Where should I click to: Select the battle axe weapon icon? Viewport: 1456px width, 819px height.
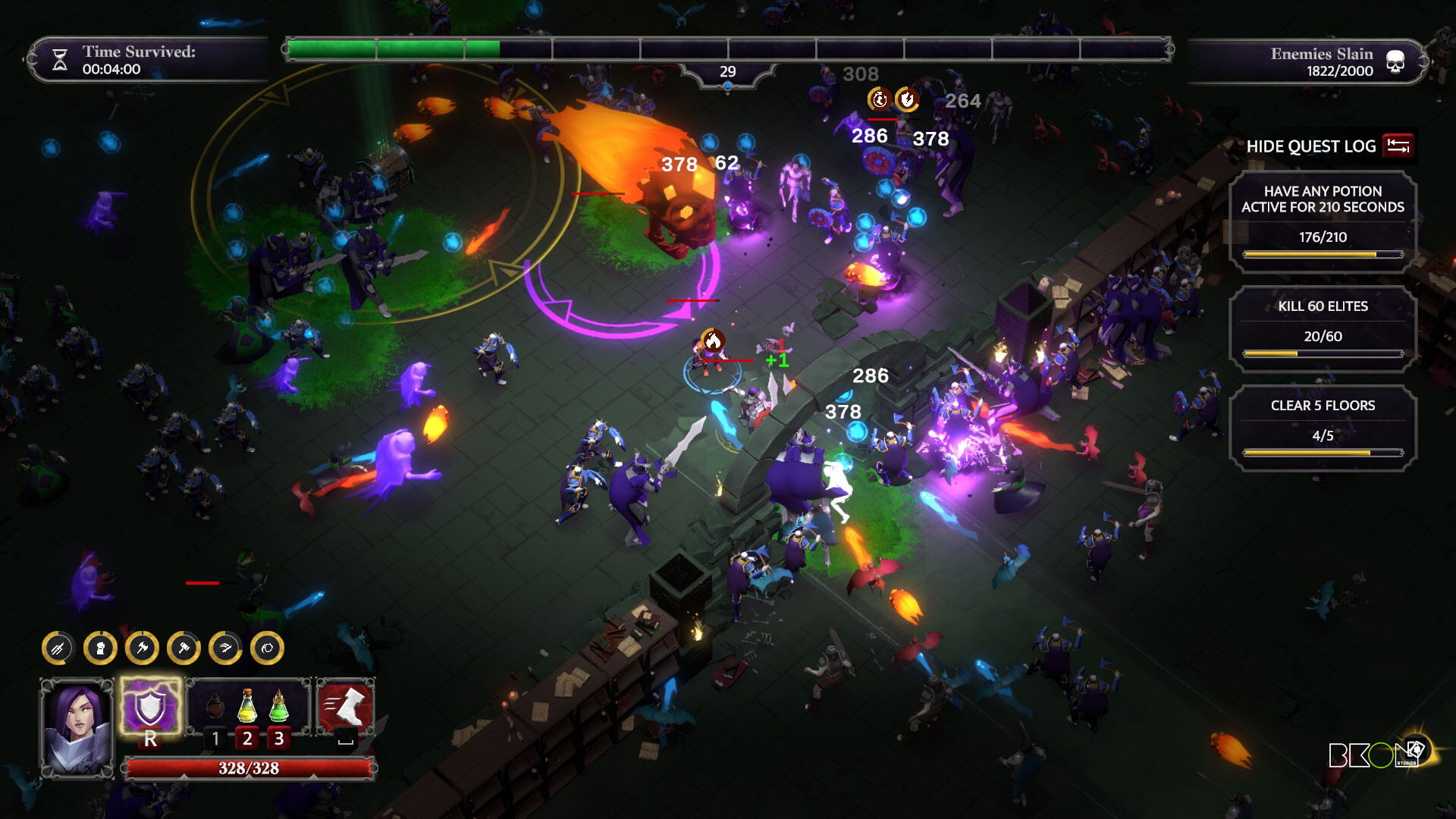(x=142, y=648)
